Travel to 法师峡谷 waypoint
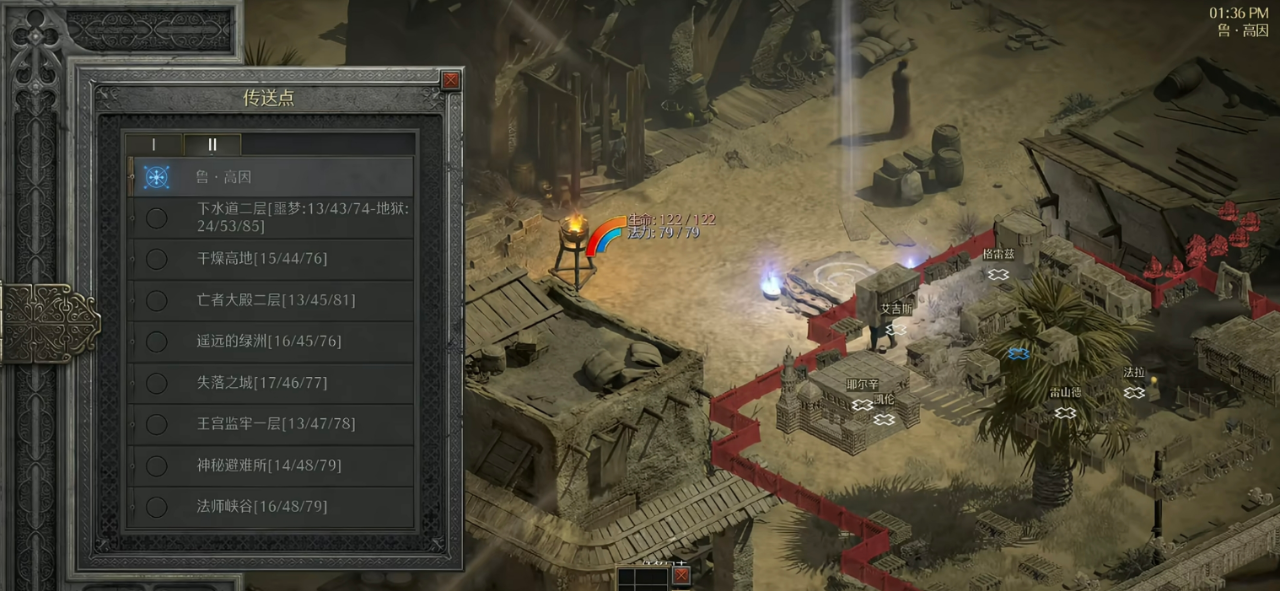Viewport: 1280px width, 591px height. coord(270,506)
